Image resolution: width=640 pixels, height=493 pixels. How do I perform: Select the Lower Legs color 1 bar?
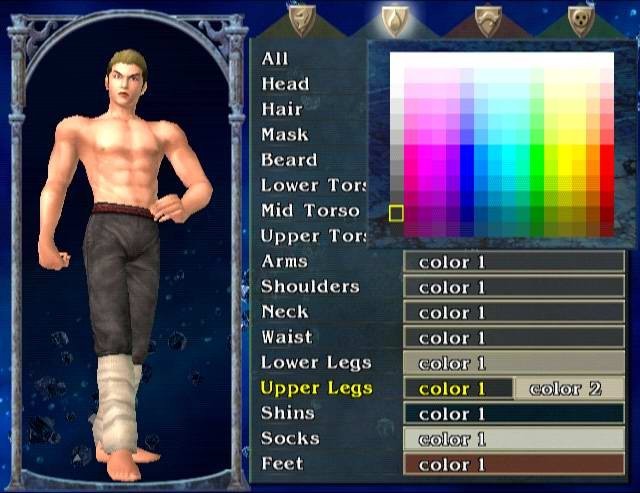point(514,363)
